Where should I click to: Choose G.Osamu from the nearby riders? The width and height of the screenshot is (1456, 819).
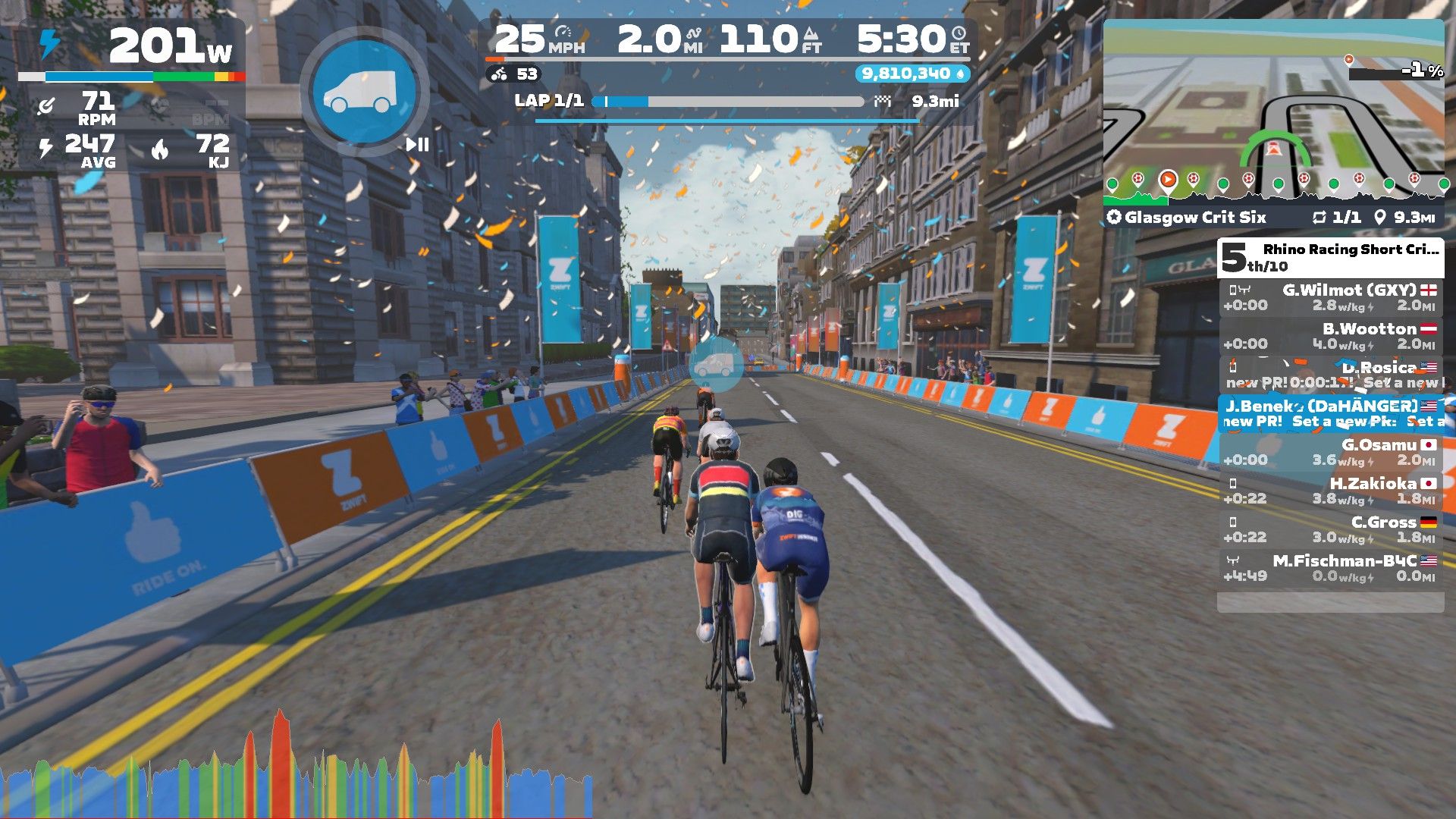point(1330,452)
